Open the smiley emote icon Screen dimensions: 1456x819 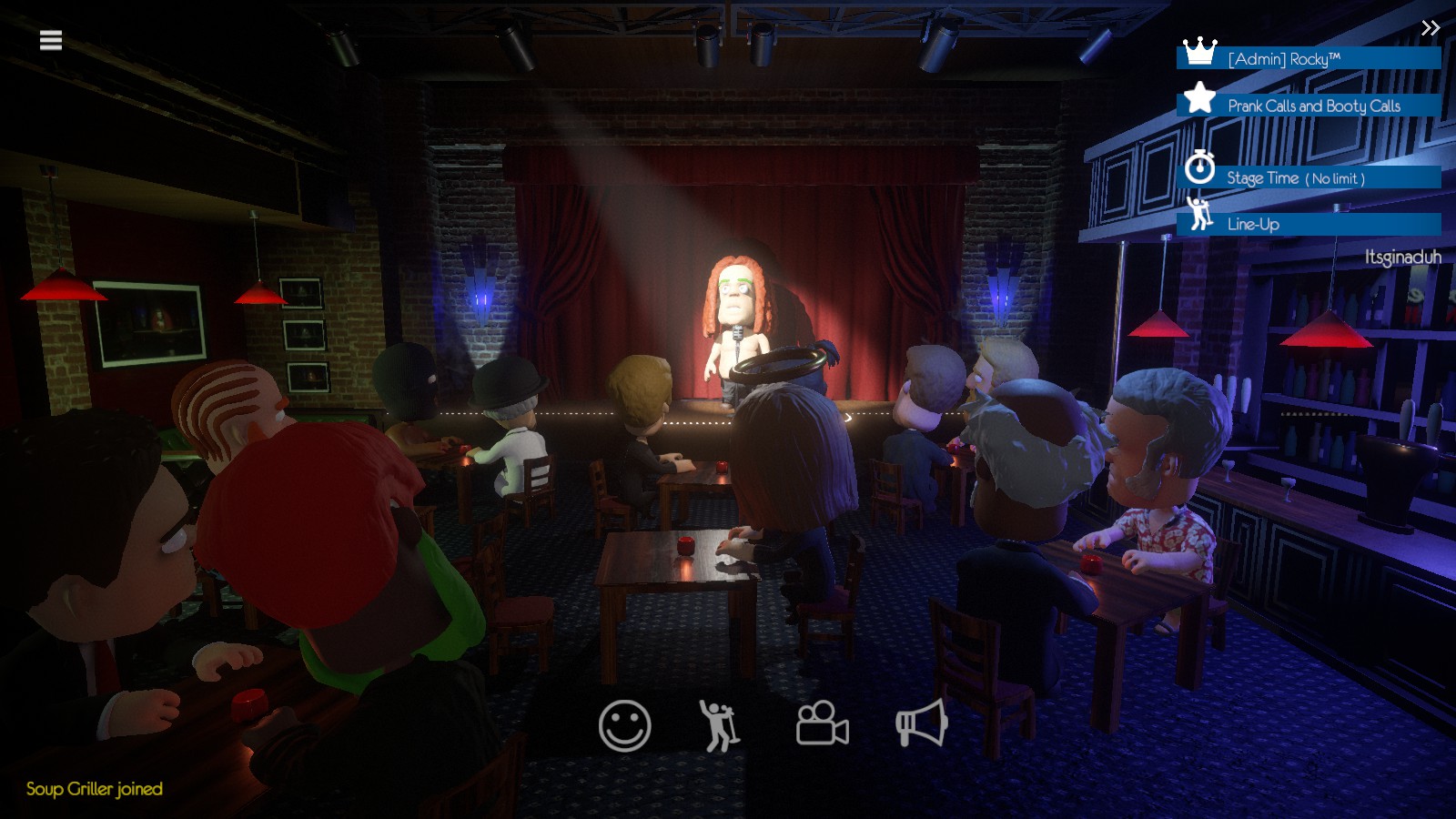click(x=624, y=725)
